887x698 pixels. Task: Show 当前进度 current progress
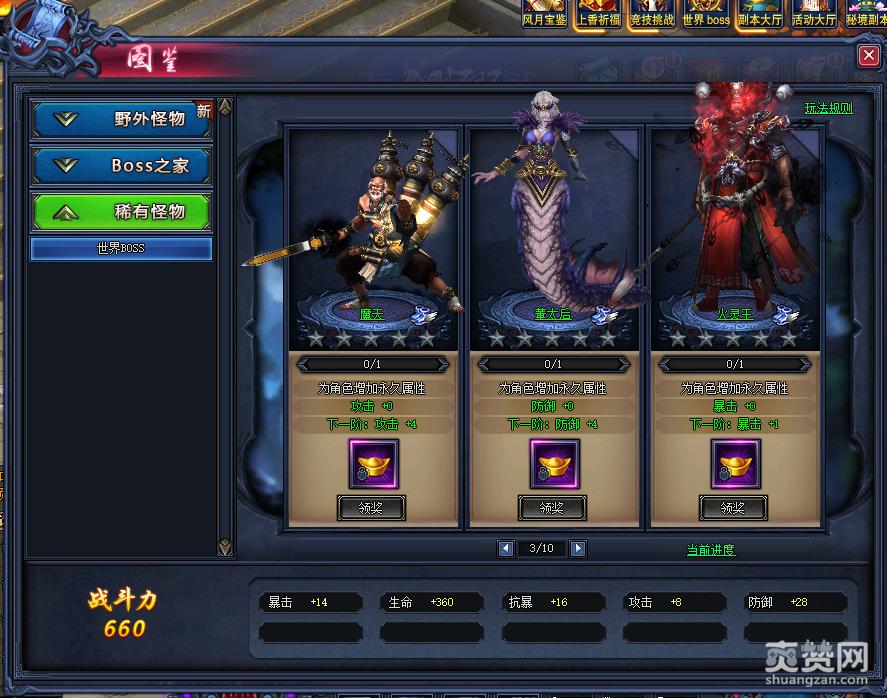(x=710, y=550)
